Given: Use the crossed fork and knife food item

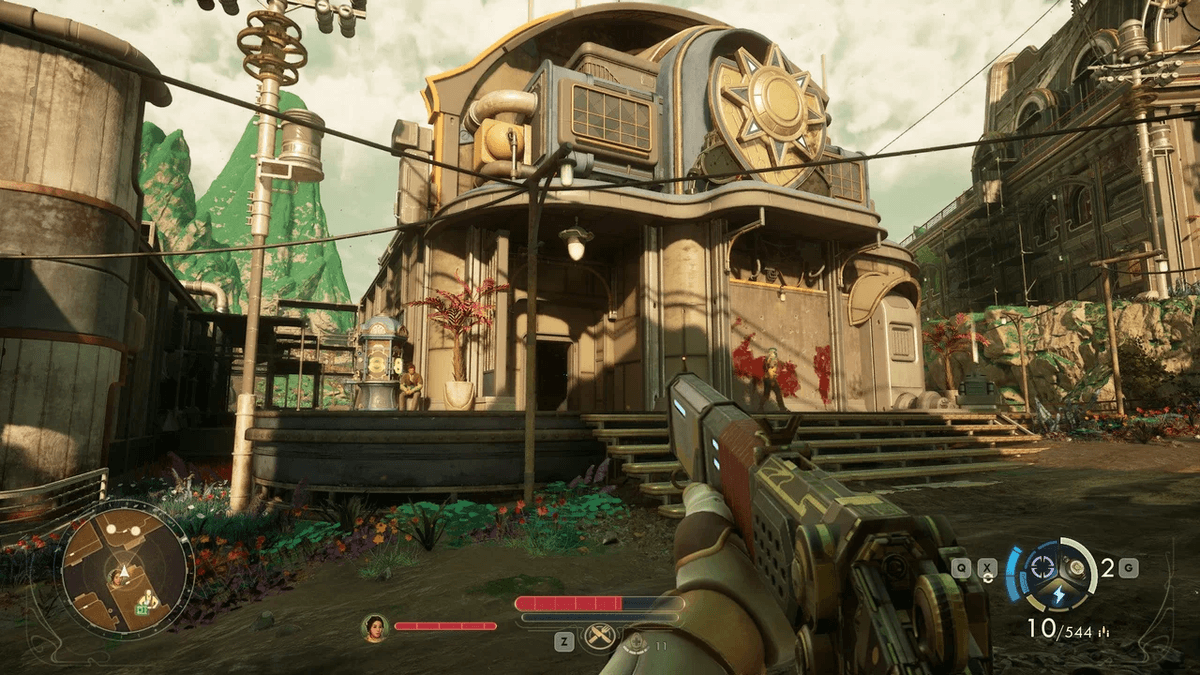Looking at the screenshot, I should tap(600, 636).
